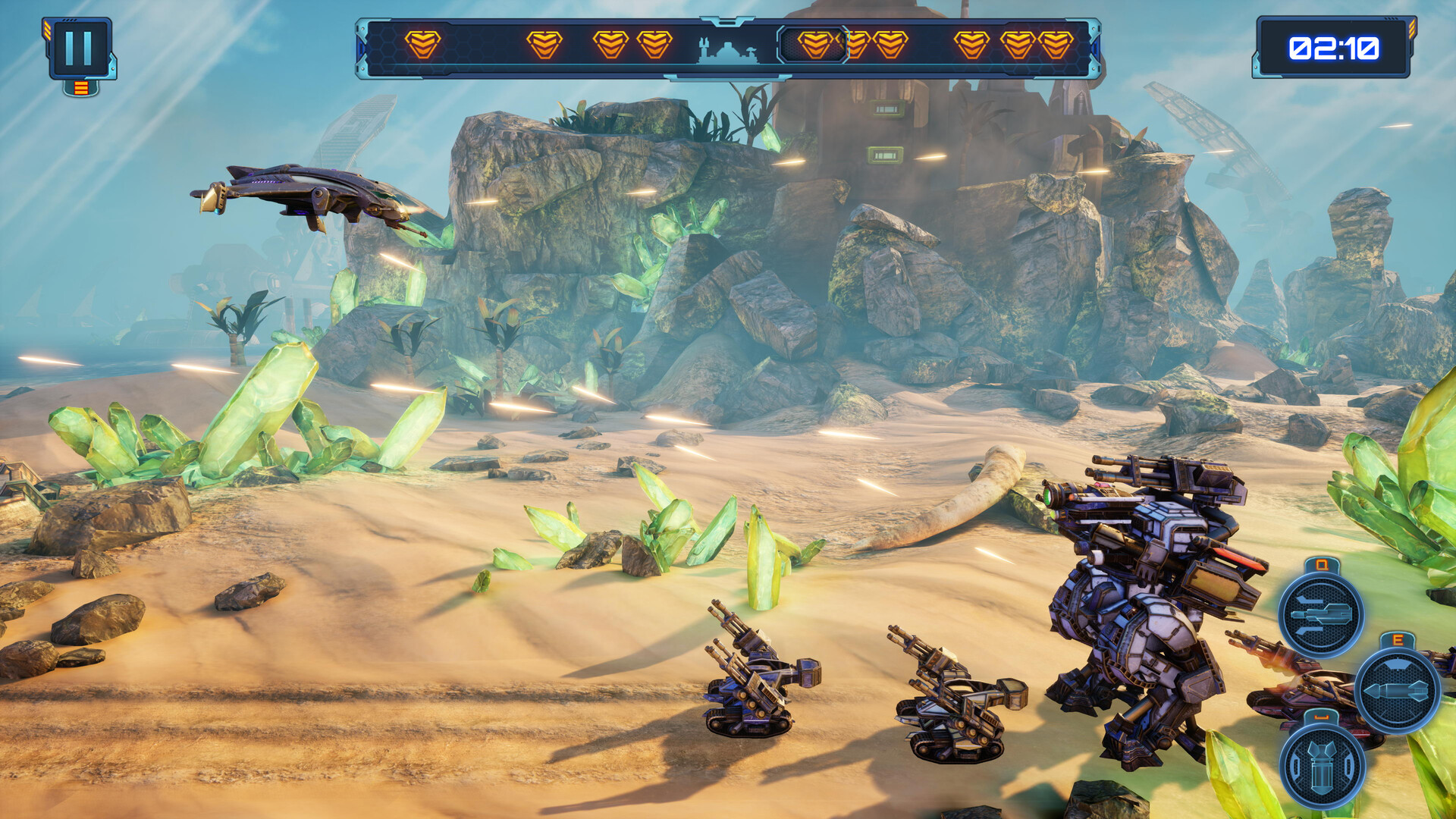The height and width of the screenshot is (819, 1456).
Task: Pause the game with the top-left button
Action: (x=79, y=49)
